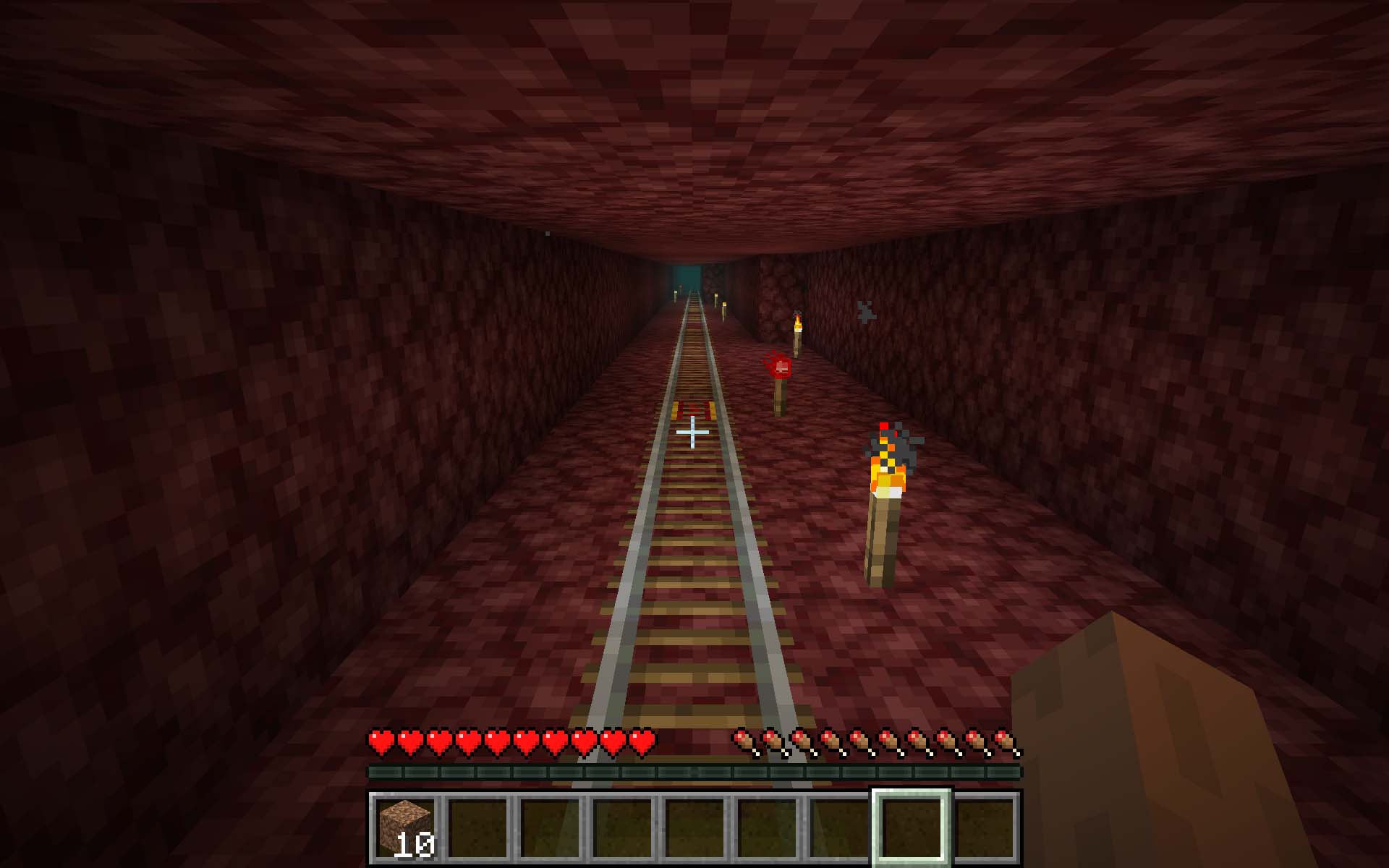
Task: Click the detector rail ahead on the track
Action: click(693, 409)
